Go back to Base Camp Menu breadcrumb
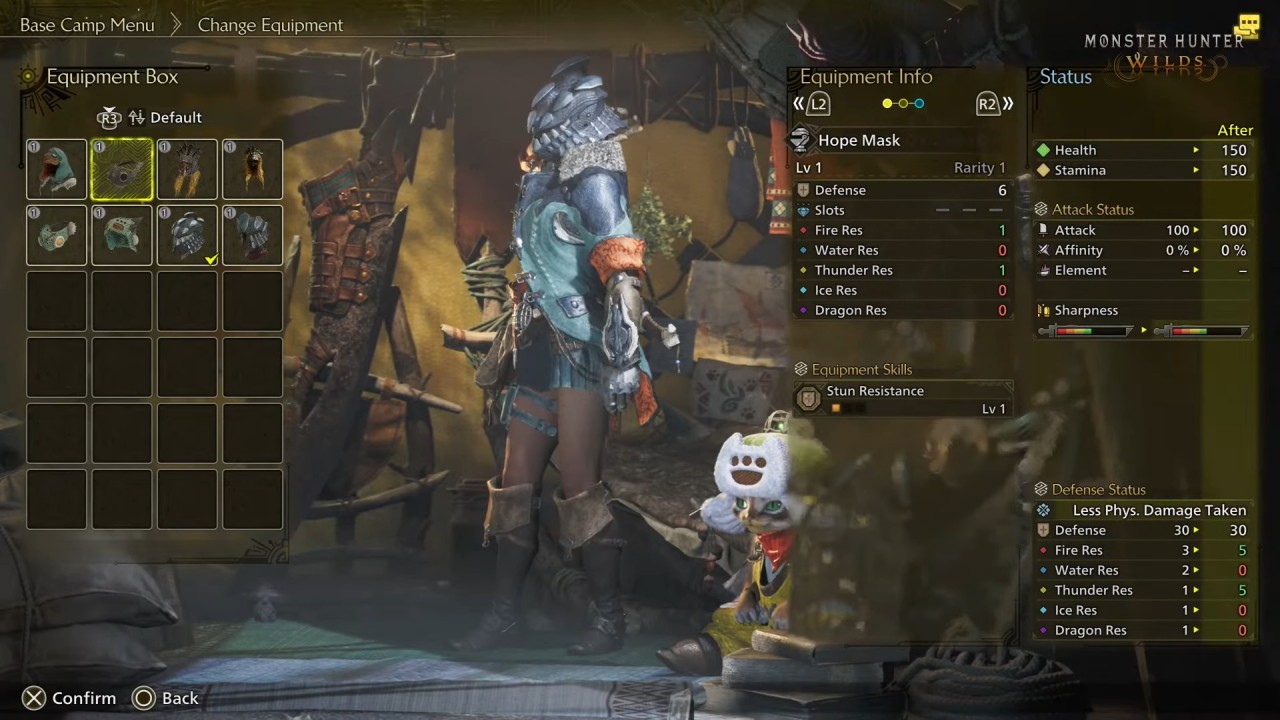 87,25
